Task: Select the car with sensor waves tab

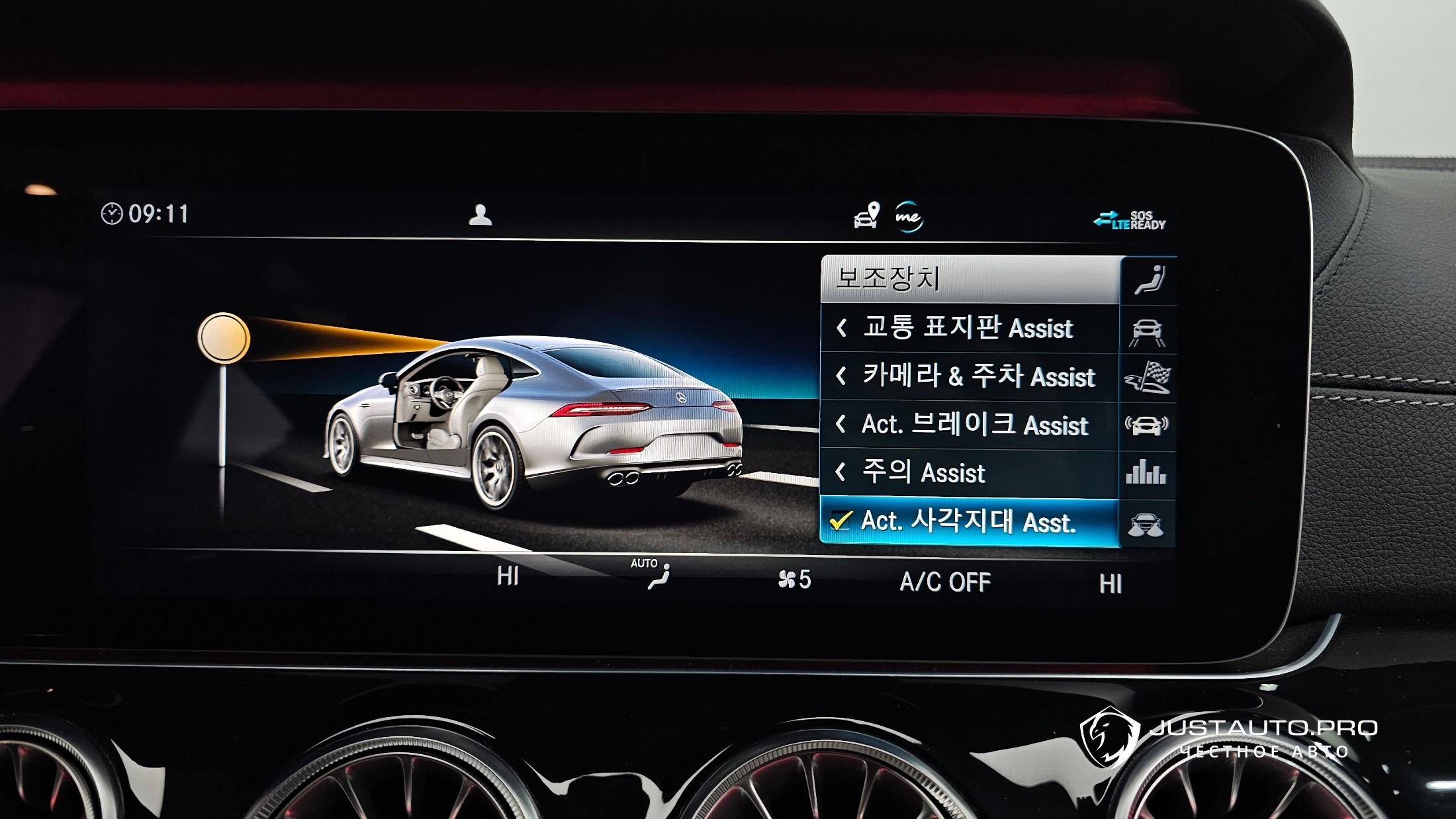Action: pyautogui.click(x=1147, y=425)
